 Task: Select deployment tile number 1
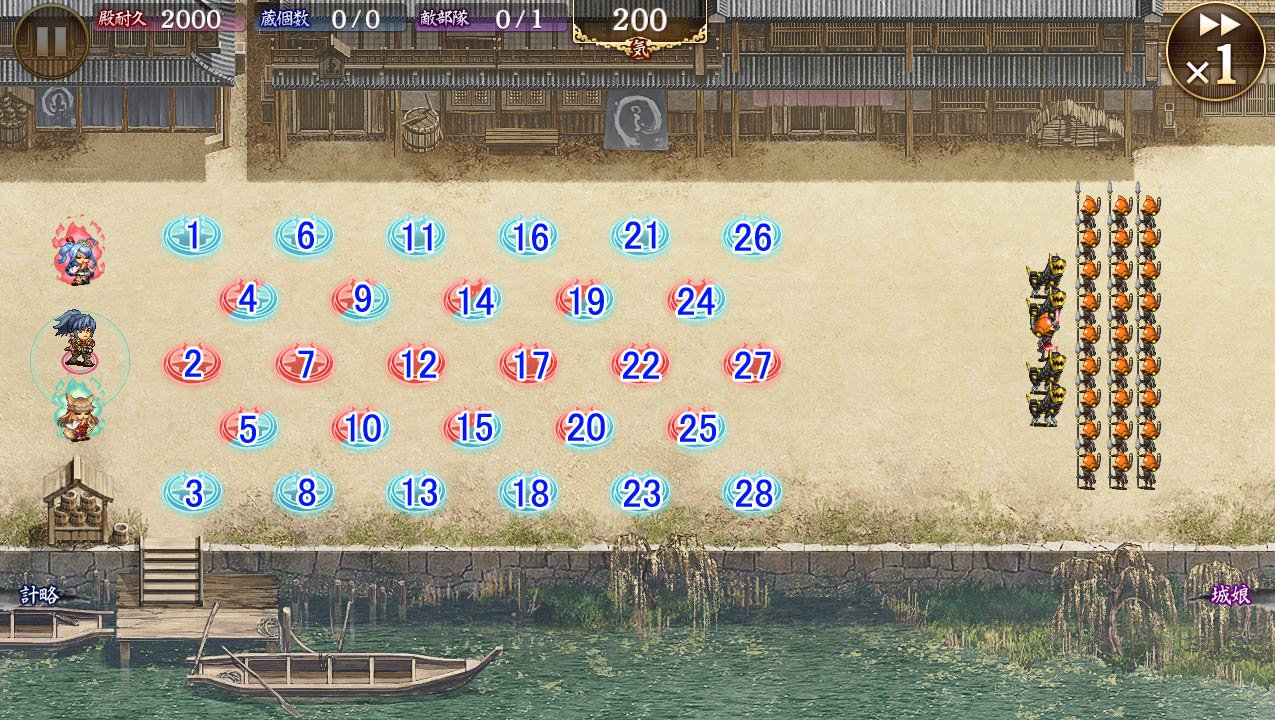(193, 237)
